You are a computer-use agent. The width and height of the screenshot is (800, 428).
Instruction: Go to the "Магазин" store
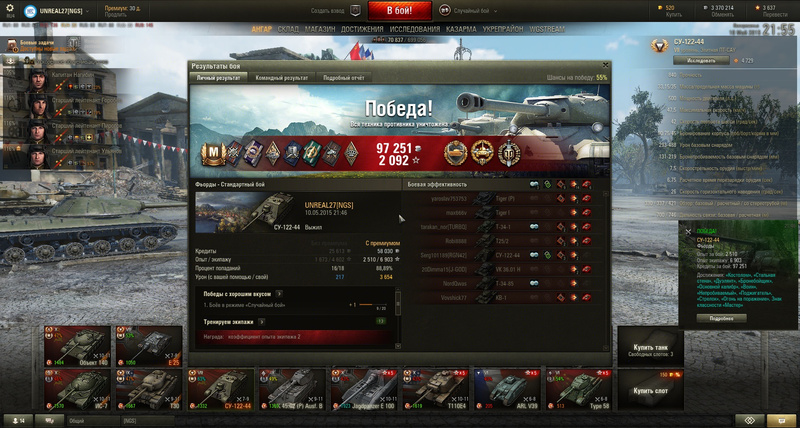(321, 30)
